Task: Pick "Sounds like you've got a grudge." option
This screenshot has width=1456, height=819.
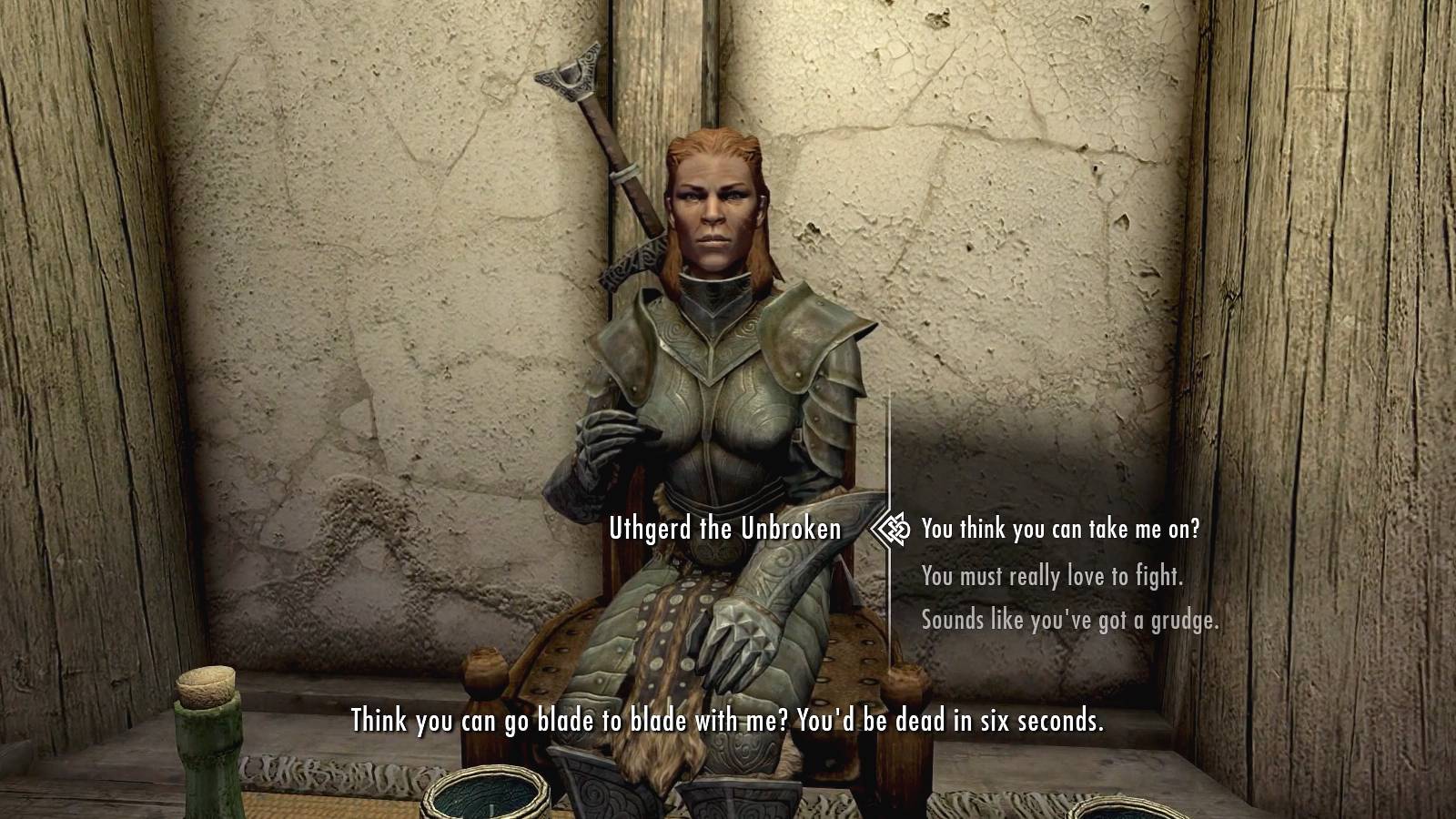Action: tap(1071, 622)
